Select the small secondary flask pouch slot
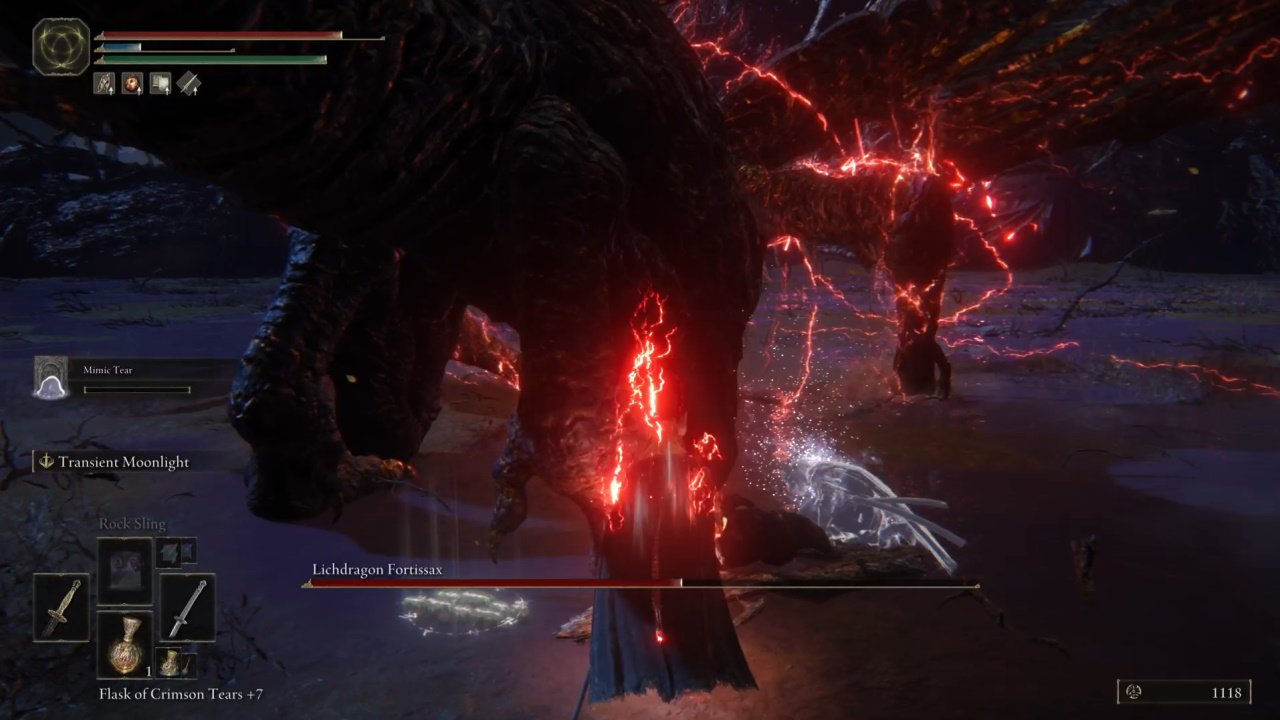1280x720 pixels. 173,662
